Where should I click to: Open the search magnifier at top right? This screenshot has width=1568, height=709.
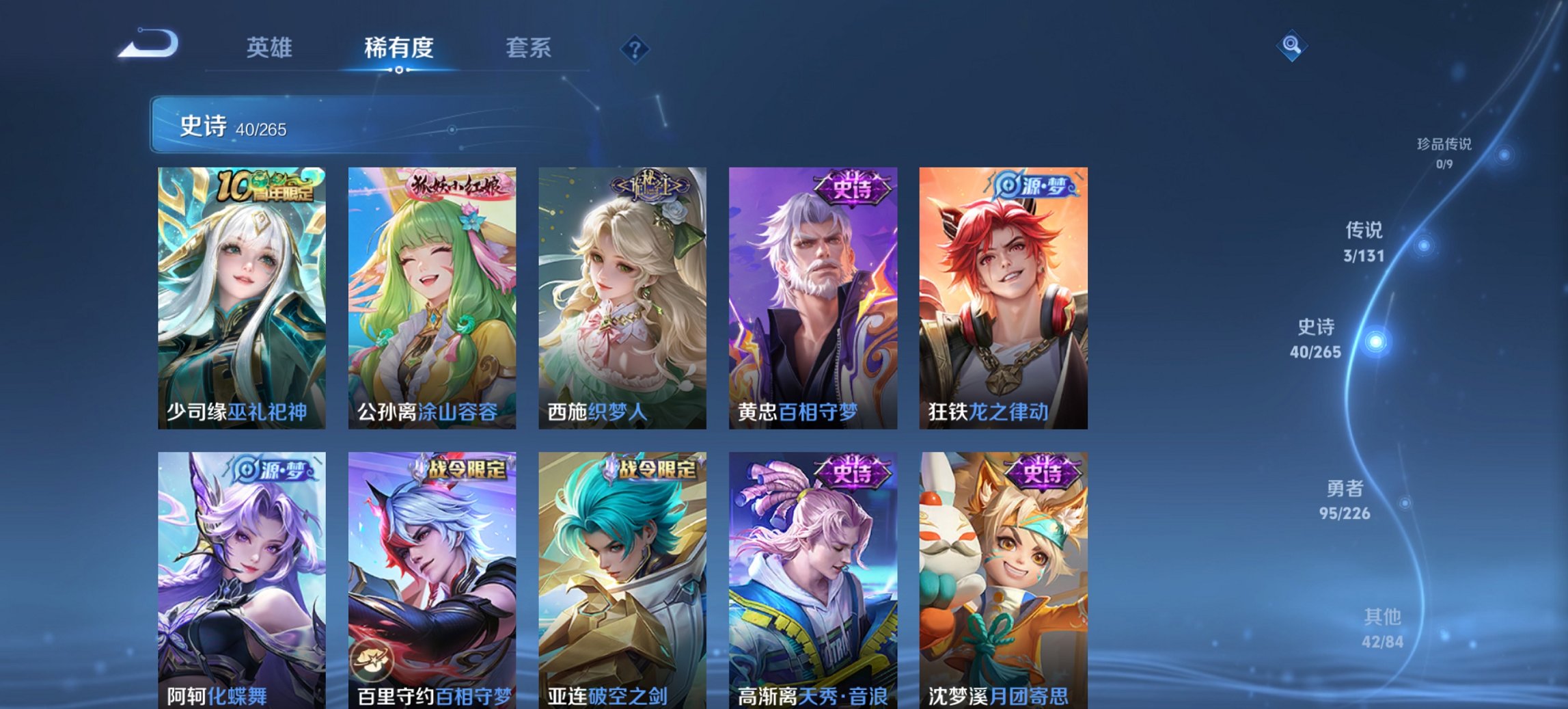(1291, 46)
